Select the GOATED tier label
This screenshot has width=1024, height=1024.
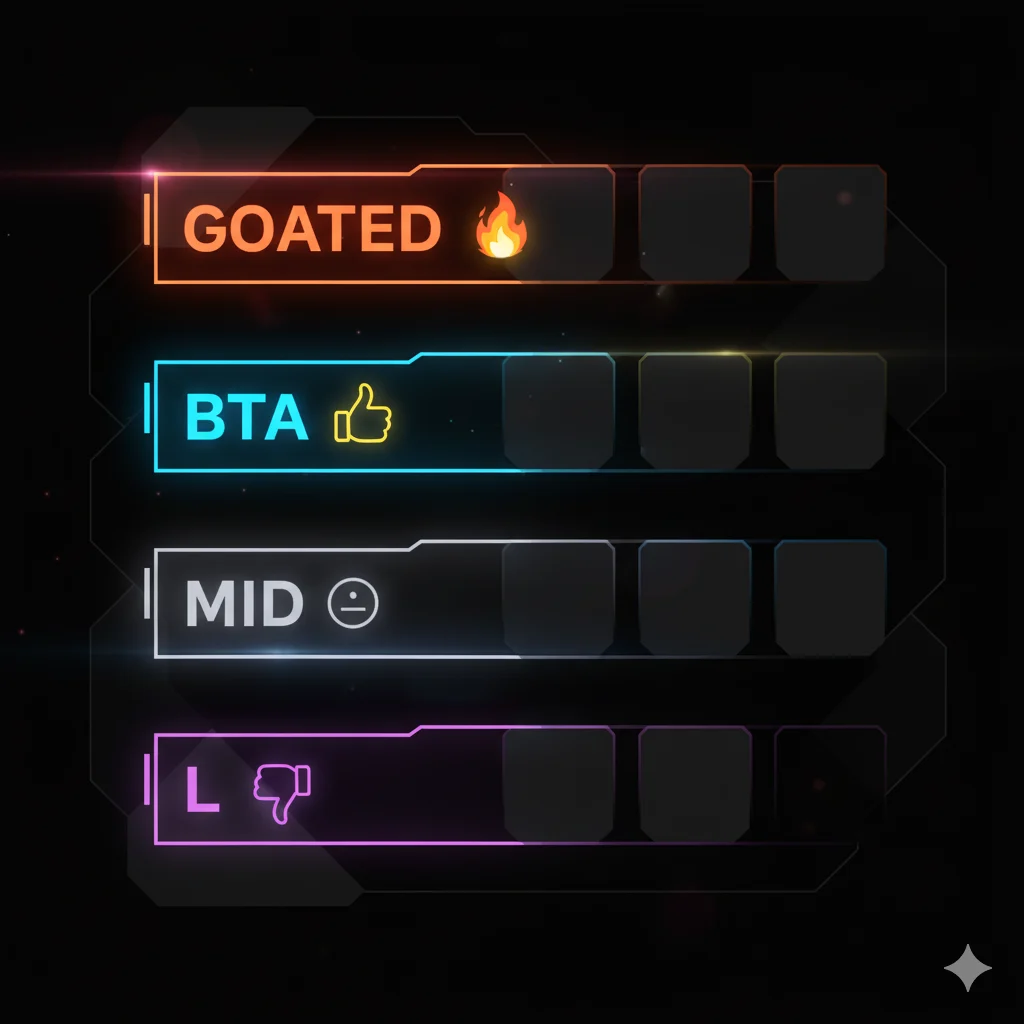point(312,229)
